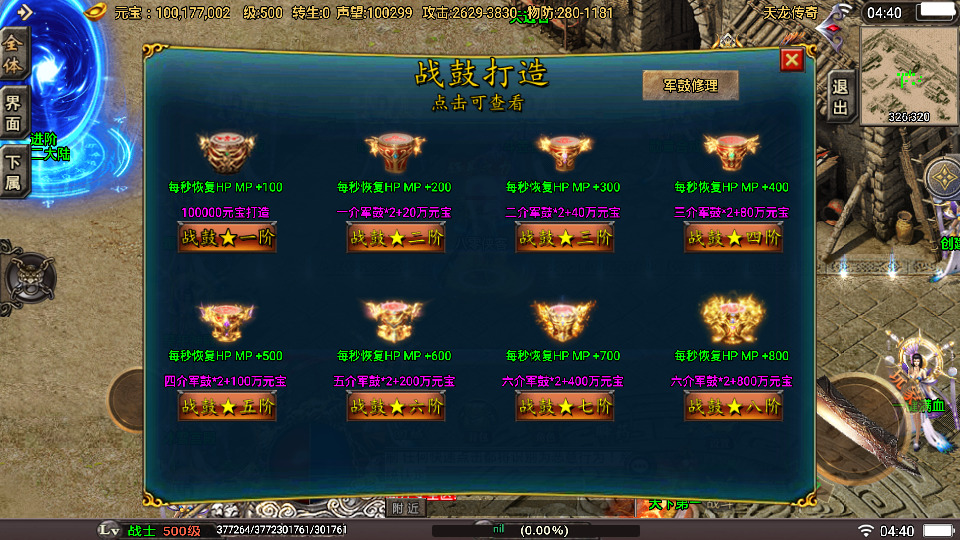Activate the 战鼓★八阶 forge button
The image size is (960, 540).
tap(733, 407)
